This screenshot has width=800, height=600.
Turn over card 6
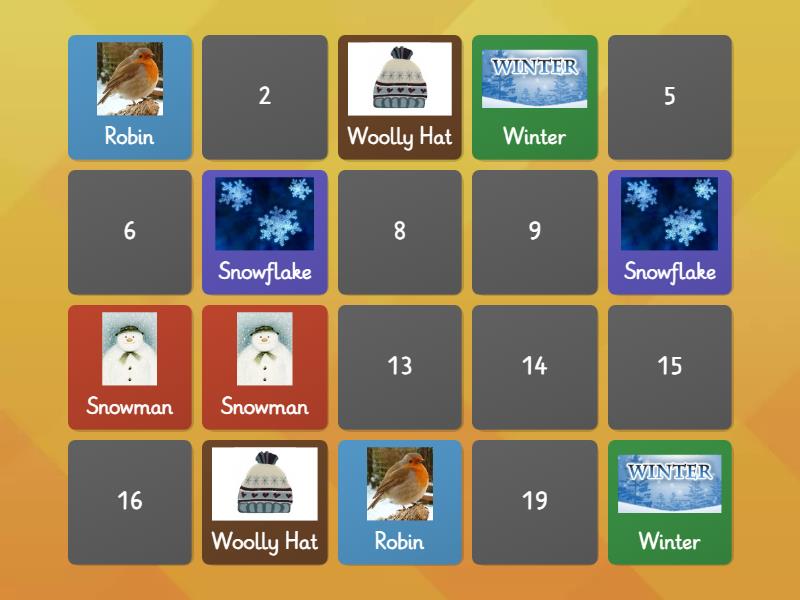130,232
